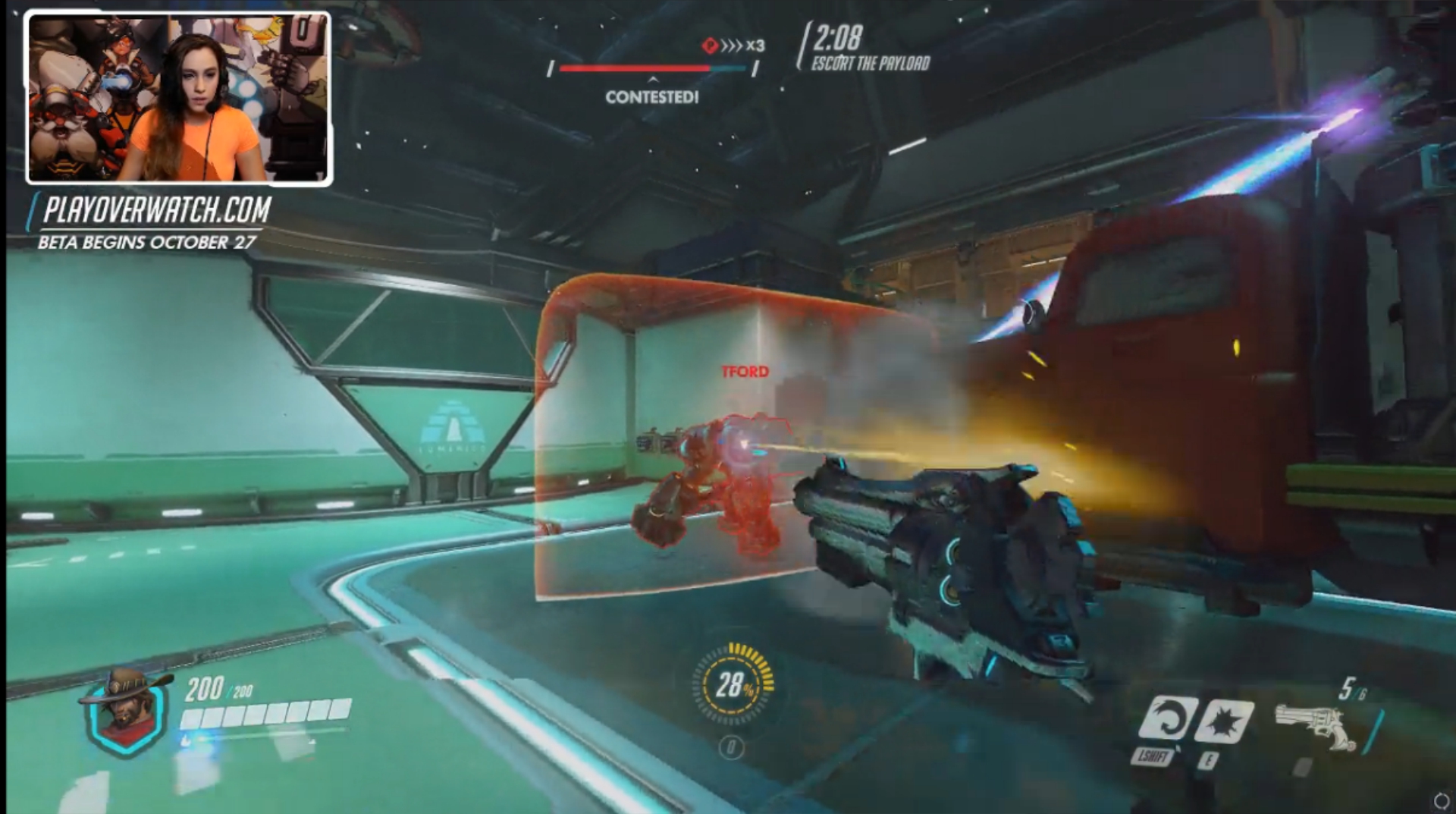The width and height of the screenshot is (1456, 814).
Task: Click the ultimate charge meter
Action: [x=733, y=684]
